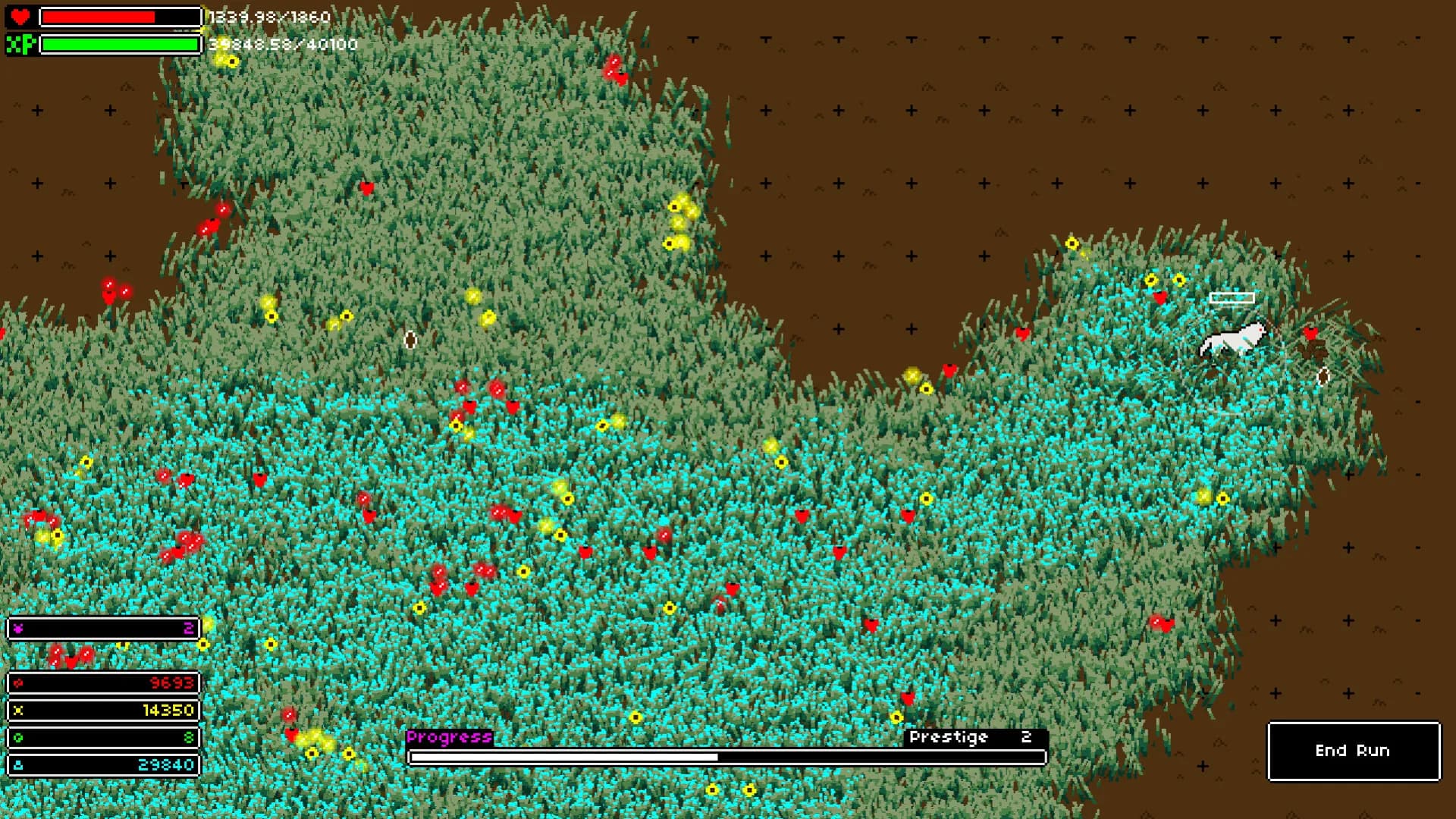Viewport: 1456px width, 819px height.
Task: Select the 1339.98/1860 health readout
Action: coord(269,17)
